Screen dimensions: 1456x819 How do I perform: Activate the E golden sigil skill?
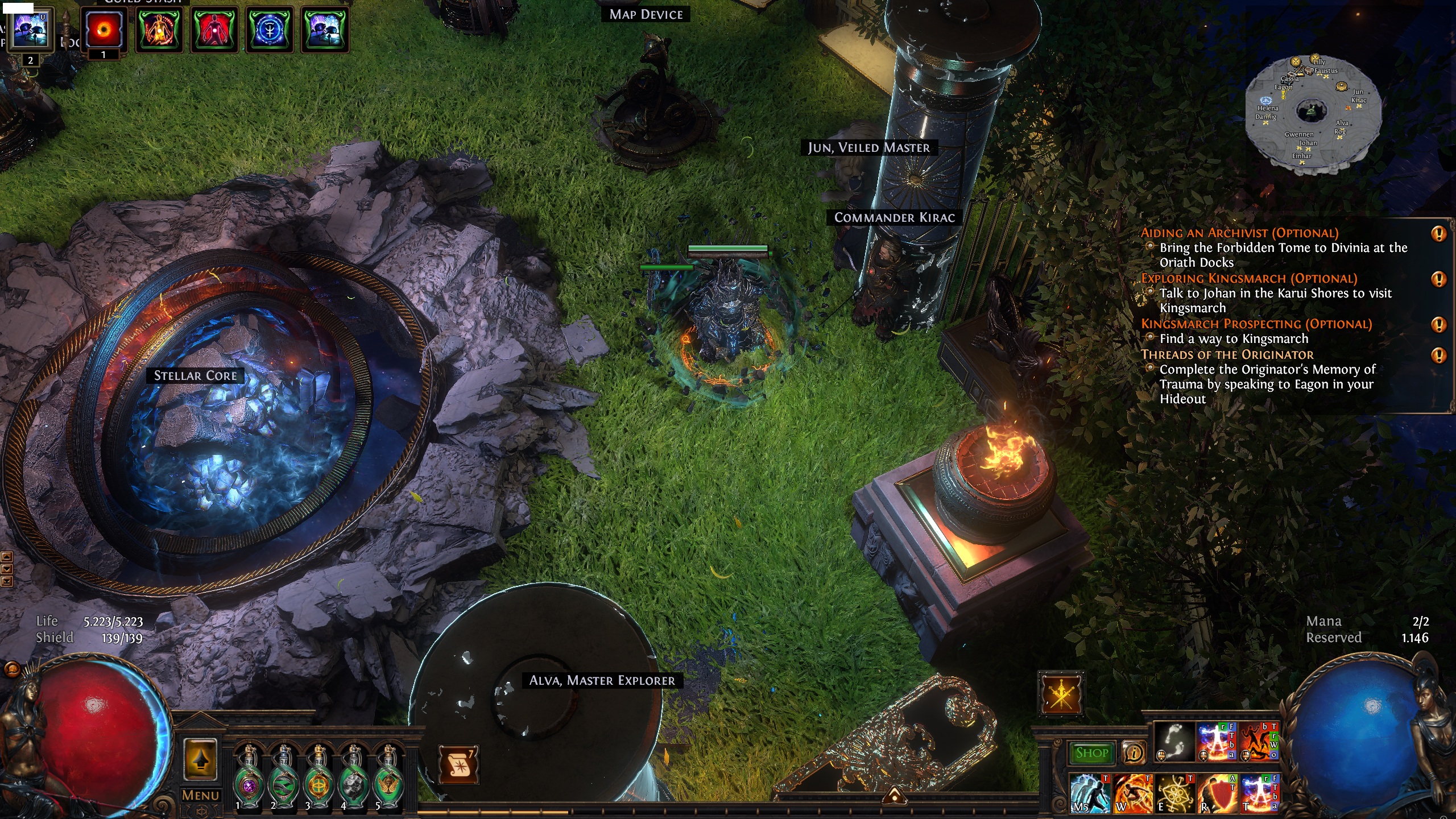pyautogui.click(x=1174, y=793)
